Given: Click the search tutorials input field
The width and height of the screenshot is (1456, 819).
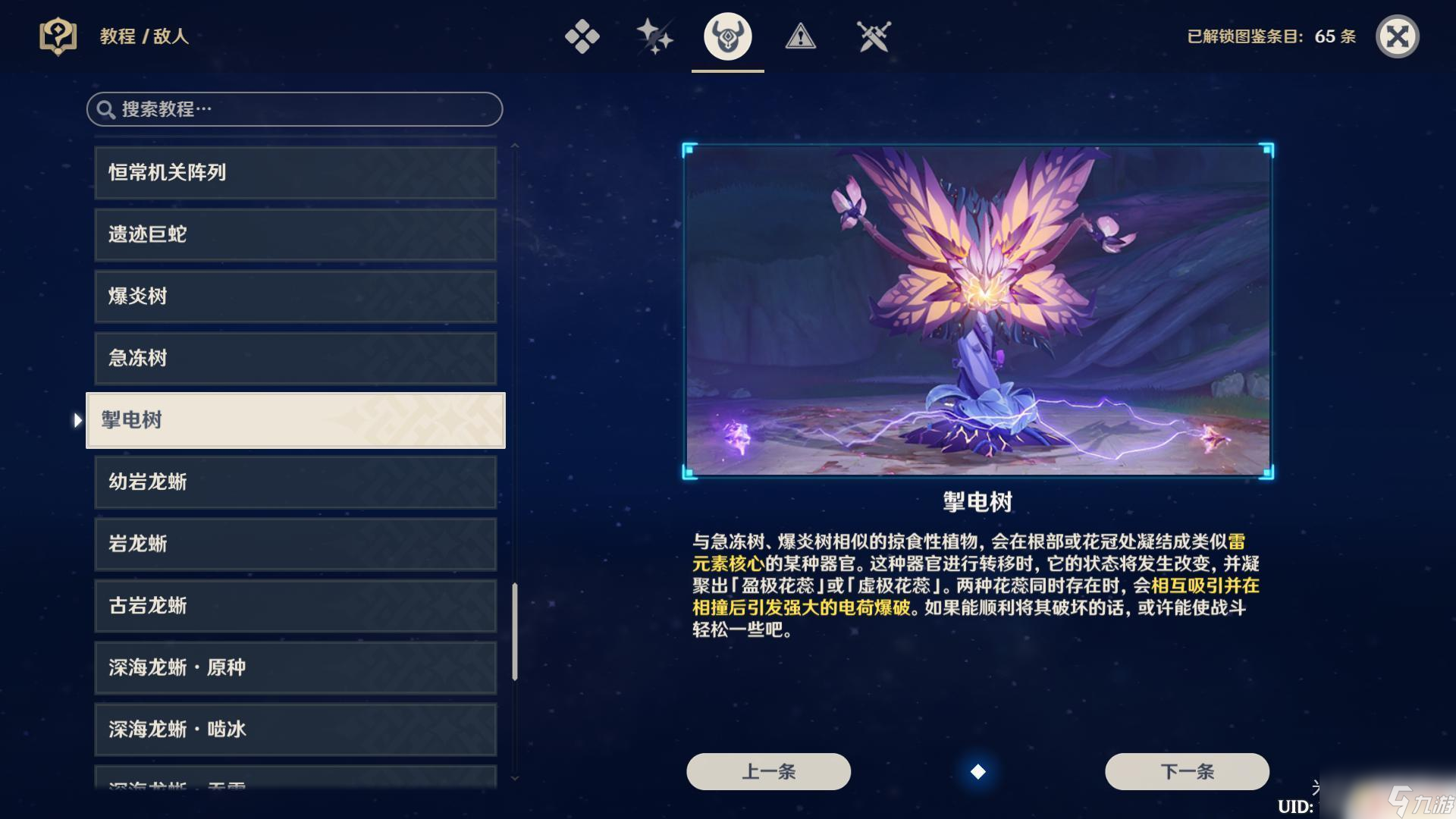Looking at the screenshot, I should click(296, 109).
